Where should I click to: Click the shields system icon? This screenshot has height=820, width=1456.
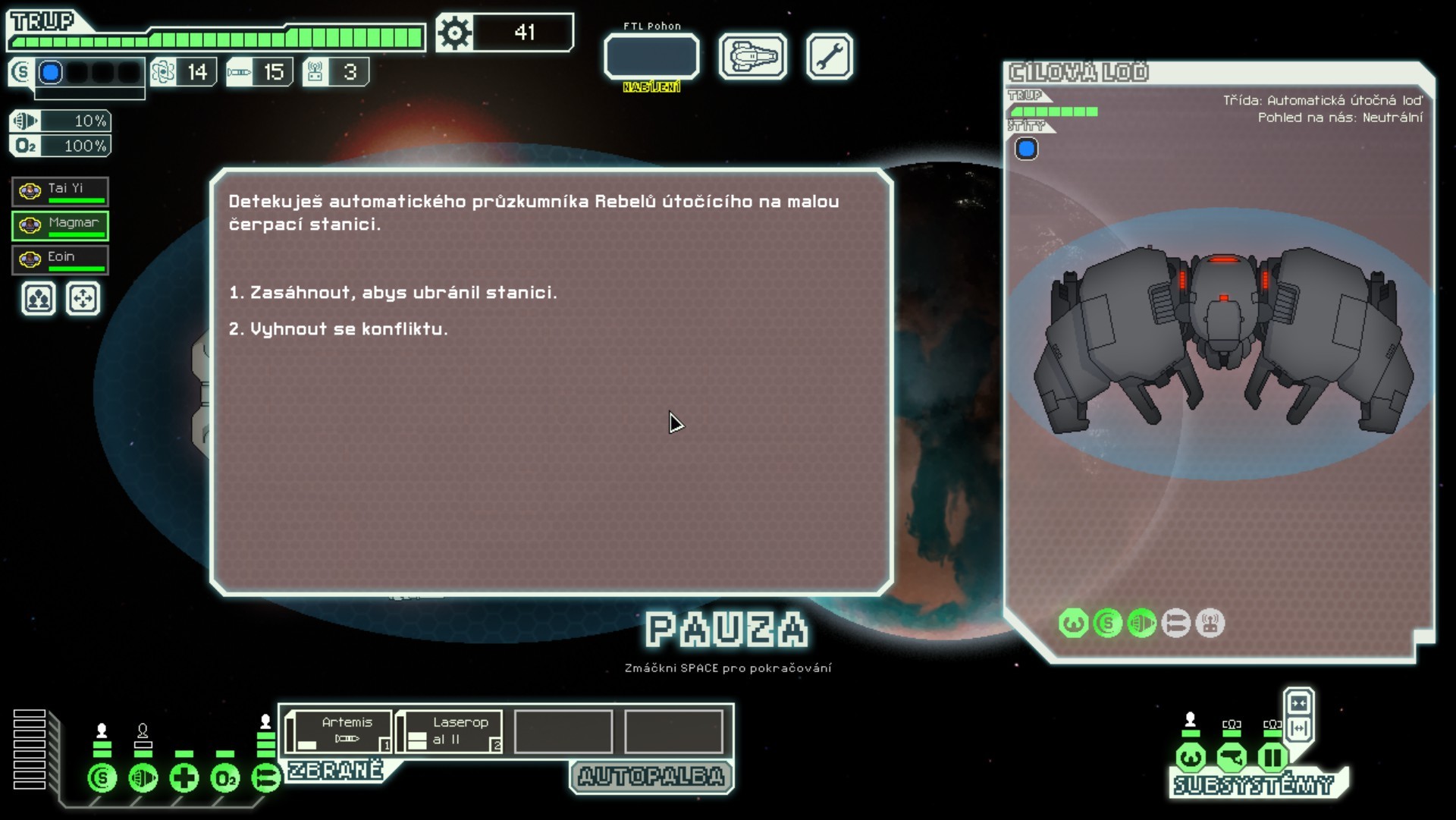coord(102,778)
